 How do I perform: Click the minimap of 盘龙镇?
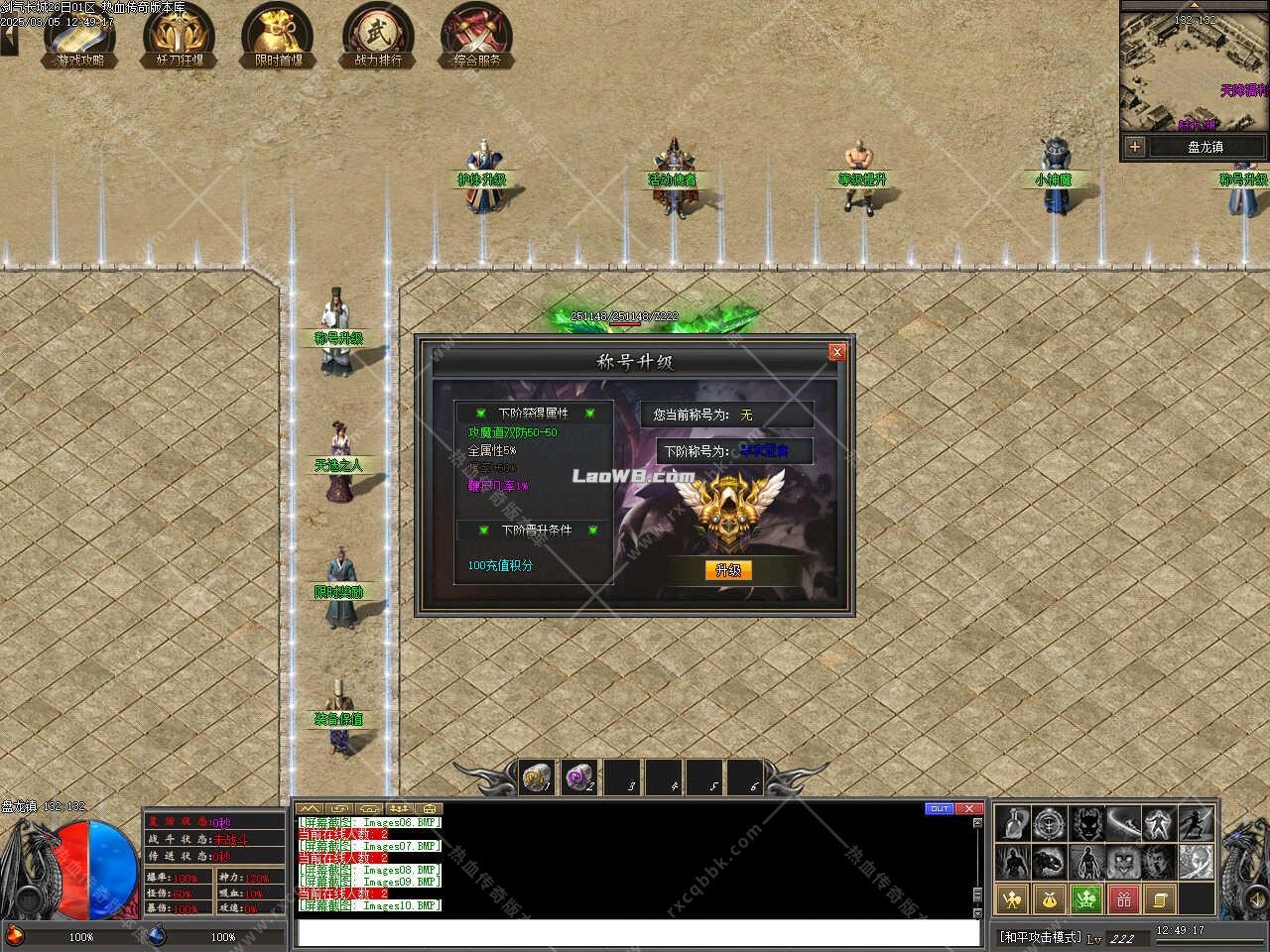(x=1194, y=73)
